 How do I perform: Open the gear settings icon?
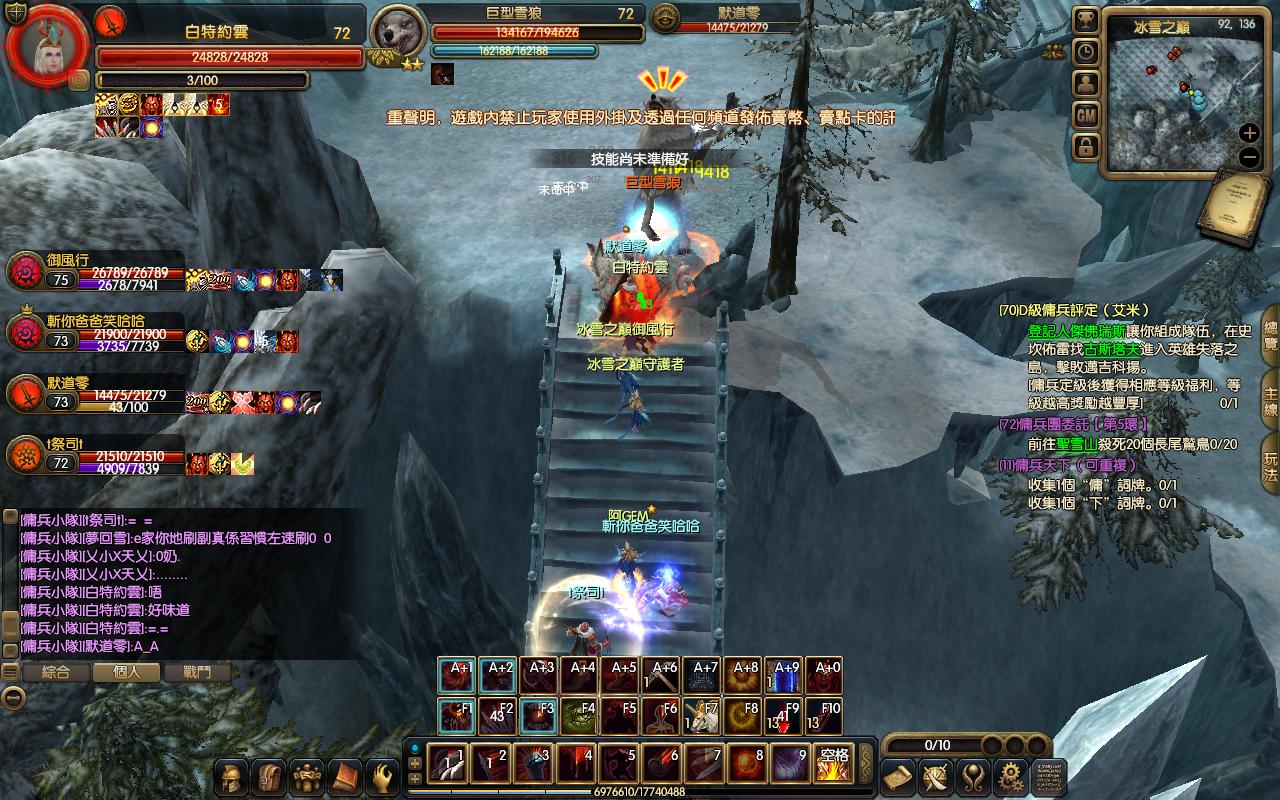[1011, 776]
